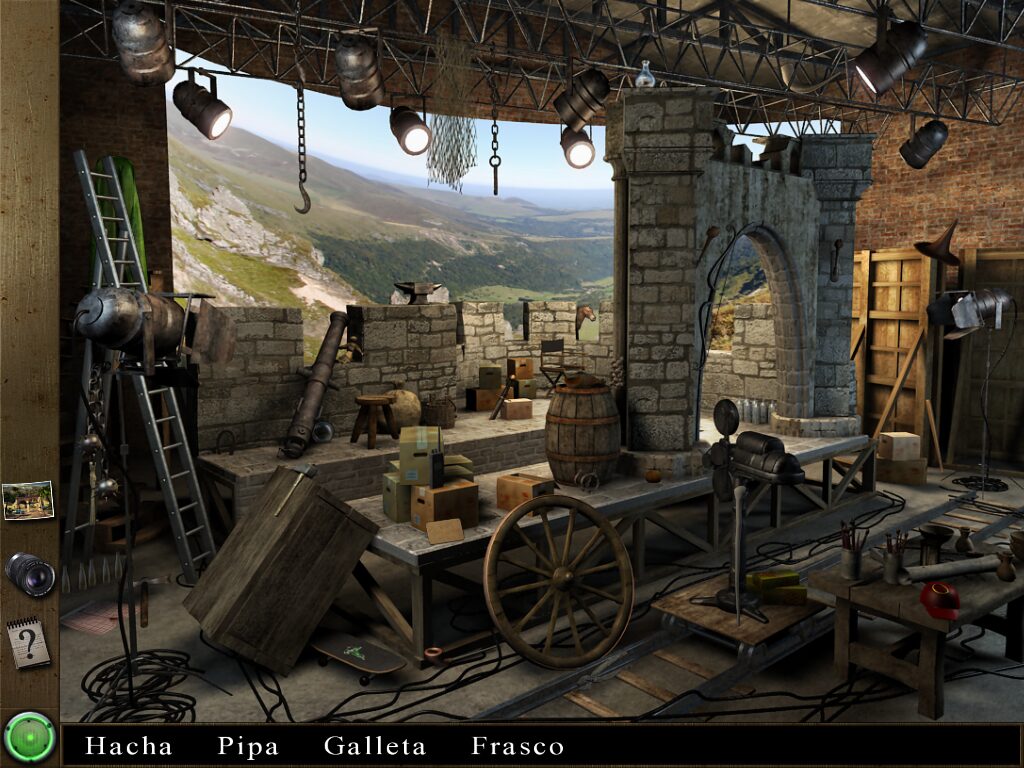
Task: Activate the green radar button
Action: [x=29, y=738]
